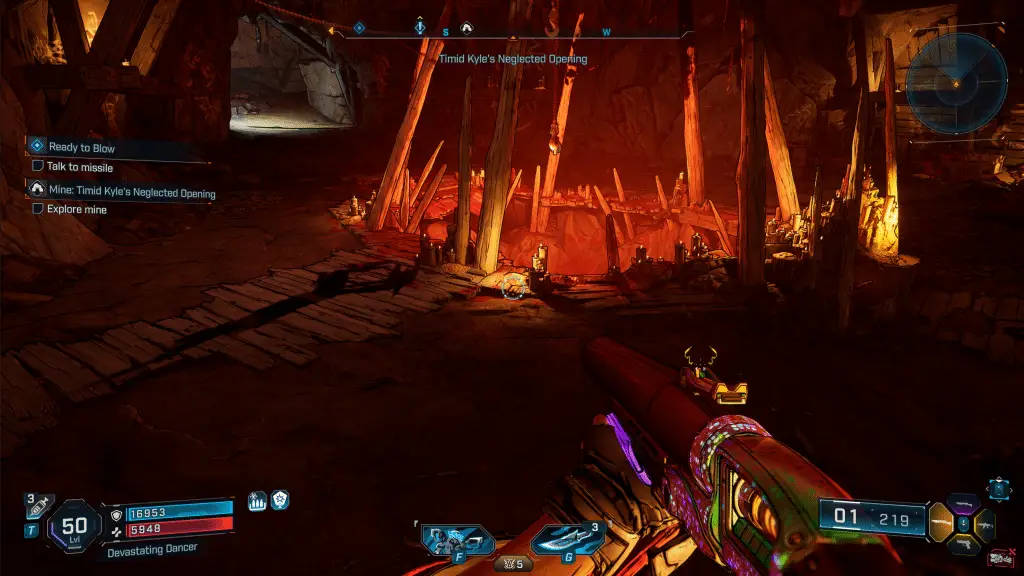1024x576 pixels.
Task: Click the shield buff status icon
Action: pos(281,502)
